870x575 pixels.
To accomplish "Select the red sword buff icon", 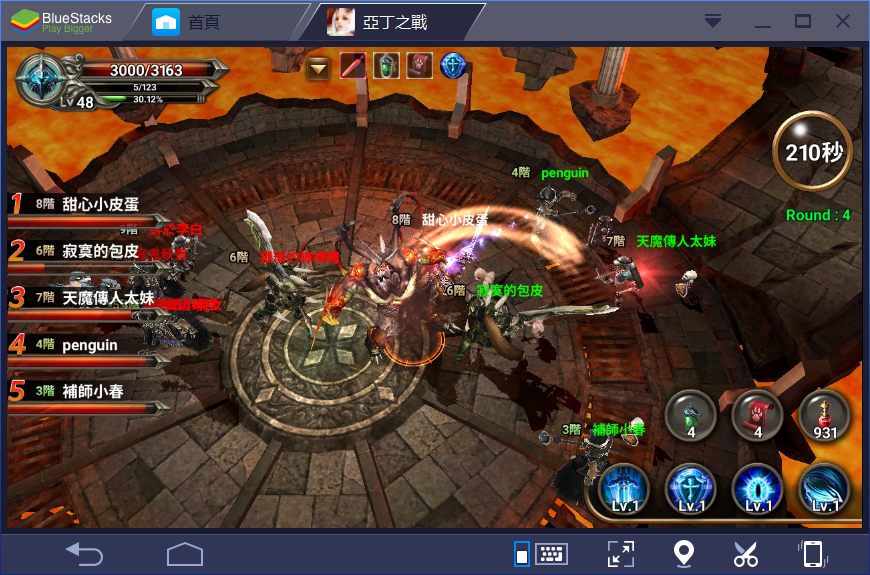I will [x=353, y=67].
